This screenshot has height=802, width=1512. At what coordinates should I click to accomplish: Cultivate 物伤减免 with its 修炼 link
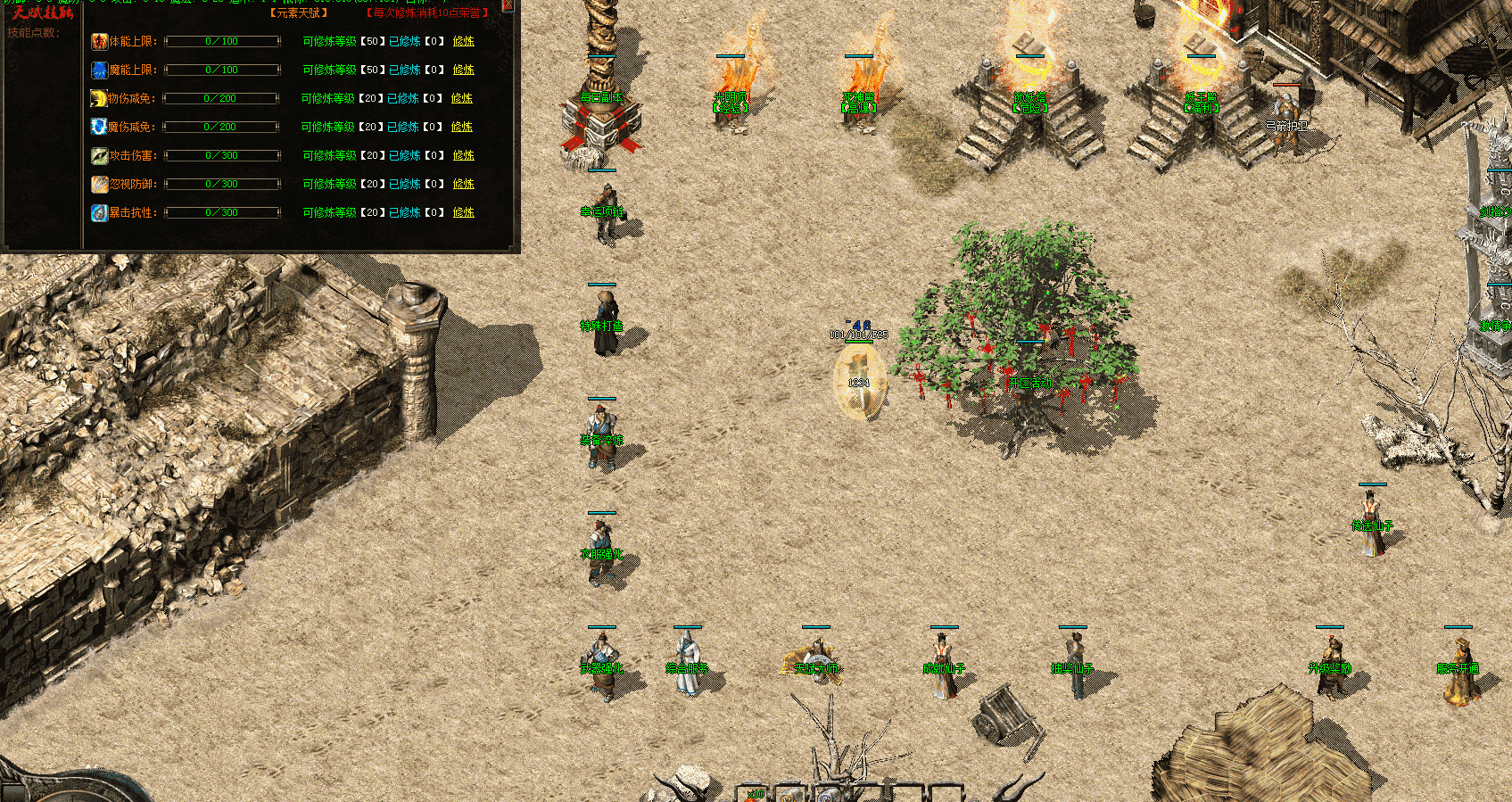coord(461,98)
